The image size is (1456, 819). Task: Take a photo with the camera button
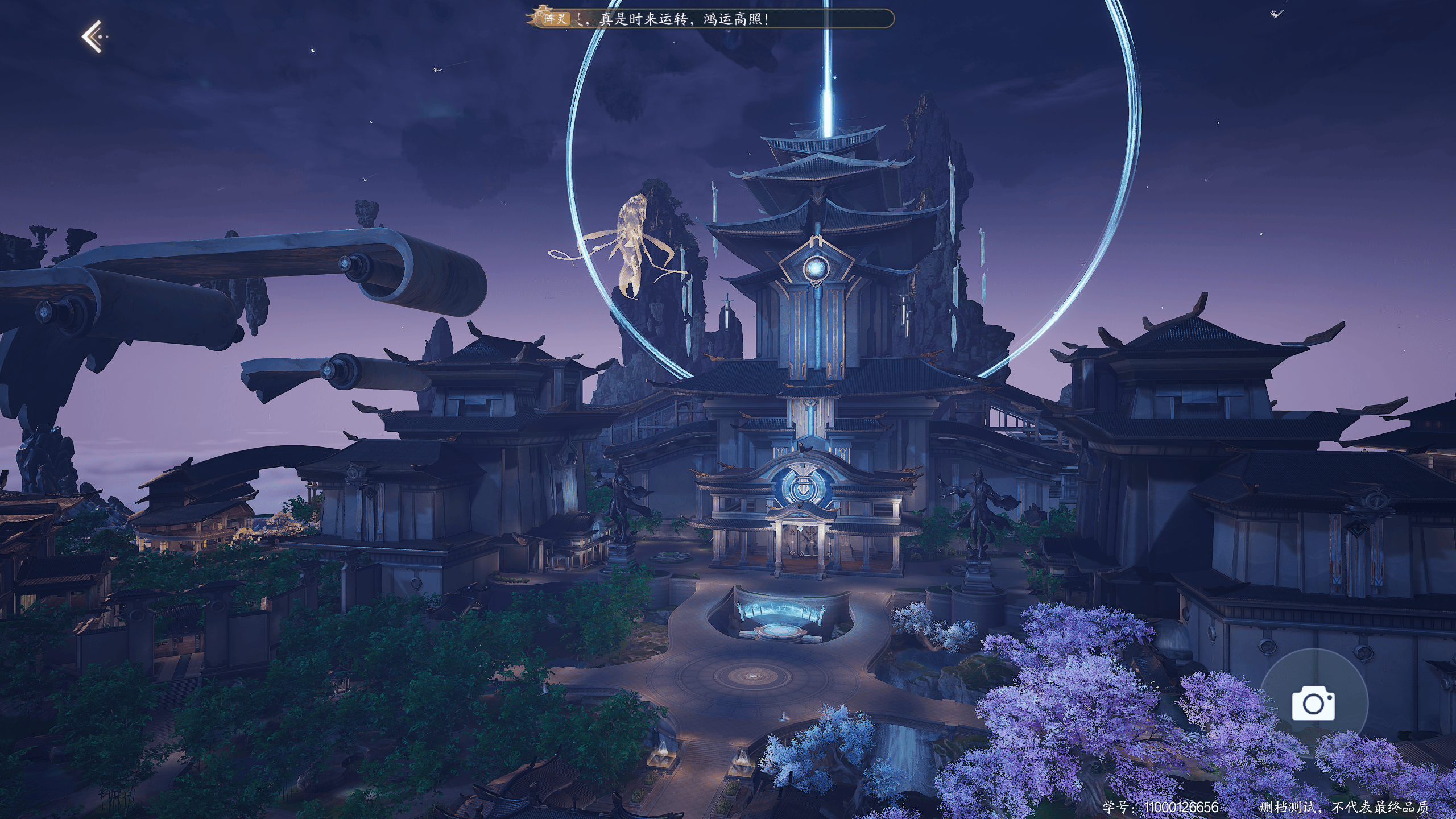point(1313,704)
